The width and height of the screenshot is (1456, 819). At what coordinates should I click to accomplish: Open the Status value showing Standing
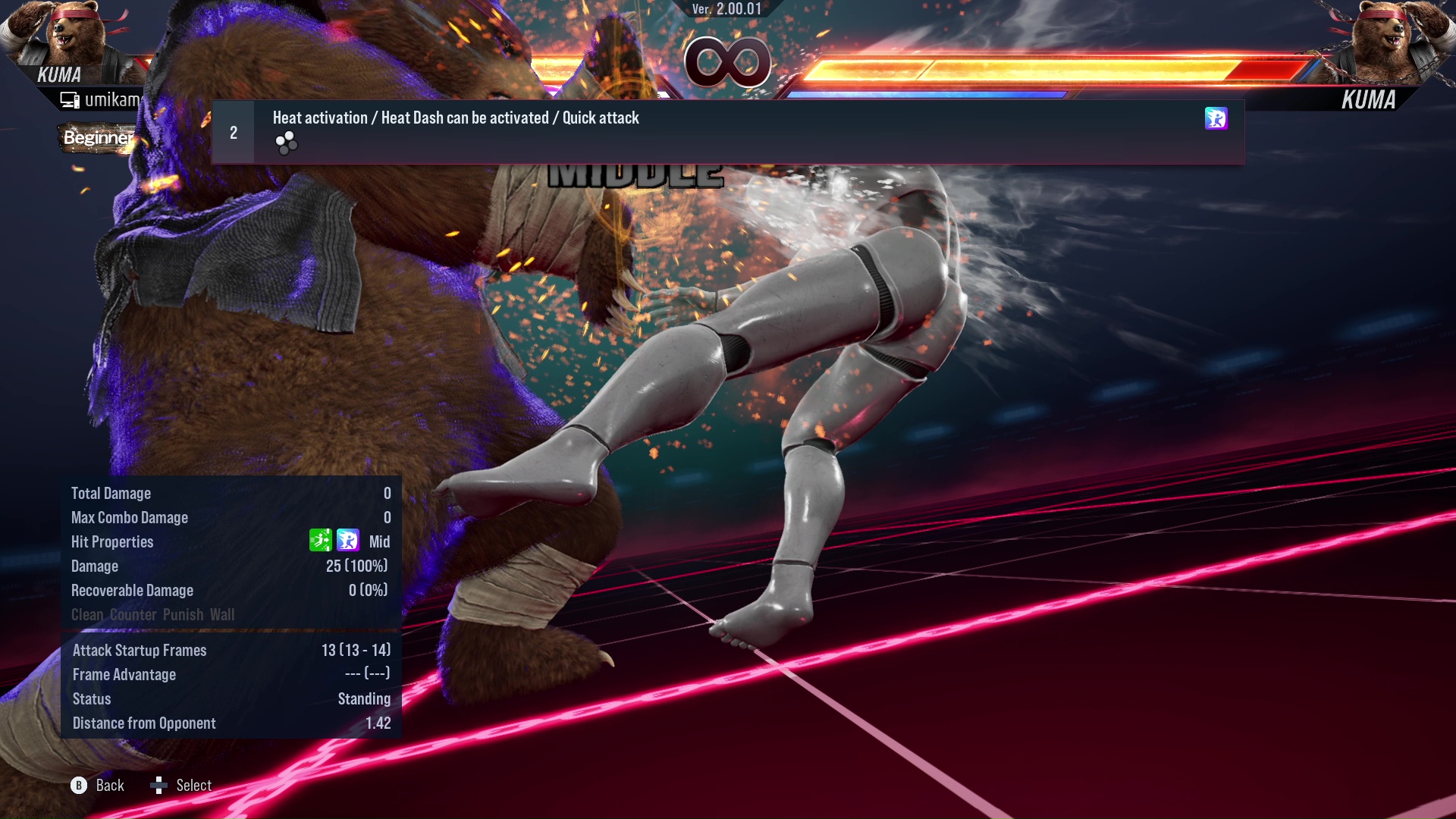(x=365, y=698)
